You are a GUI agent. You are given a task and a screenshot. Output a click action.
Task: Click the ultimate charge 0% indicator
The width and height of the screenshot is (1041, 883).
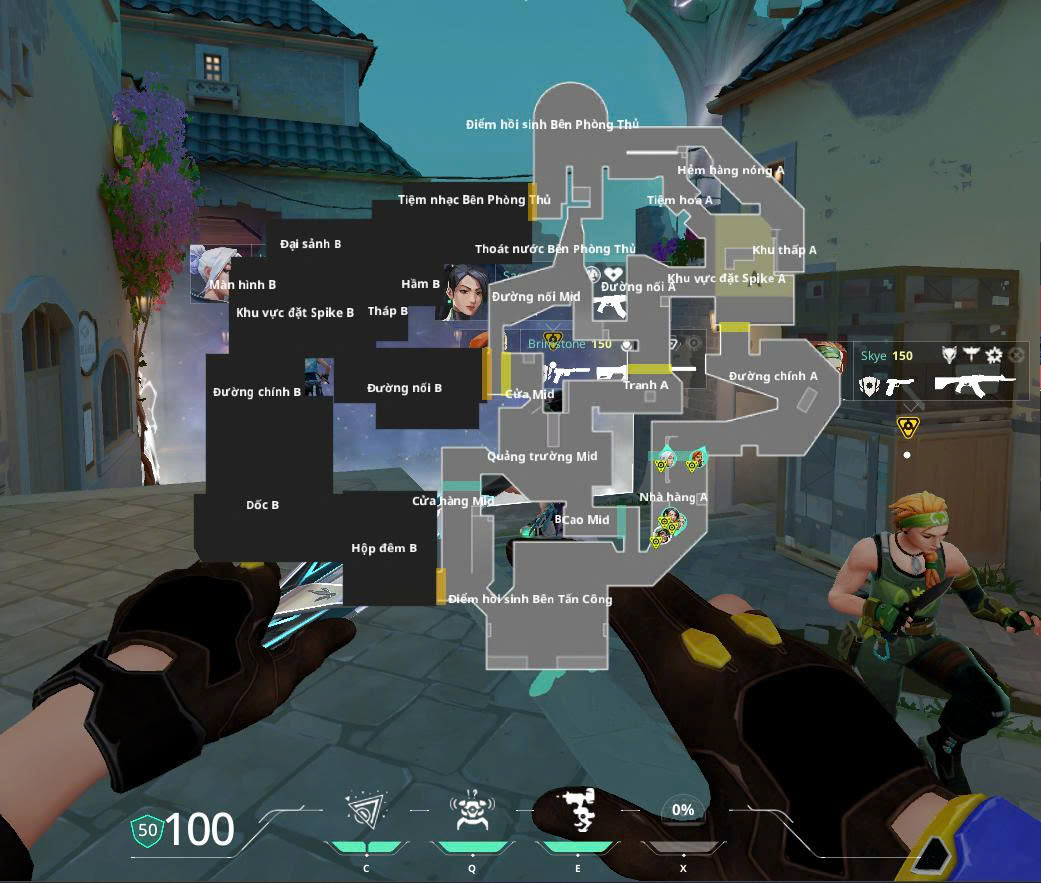683,810
